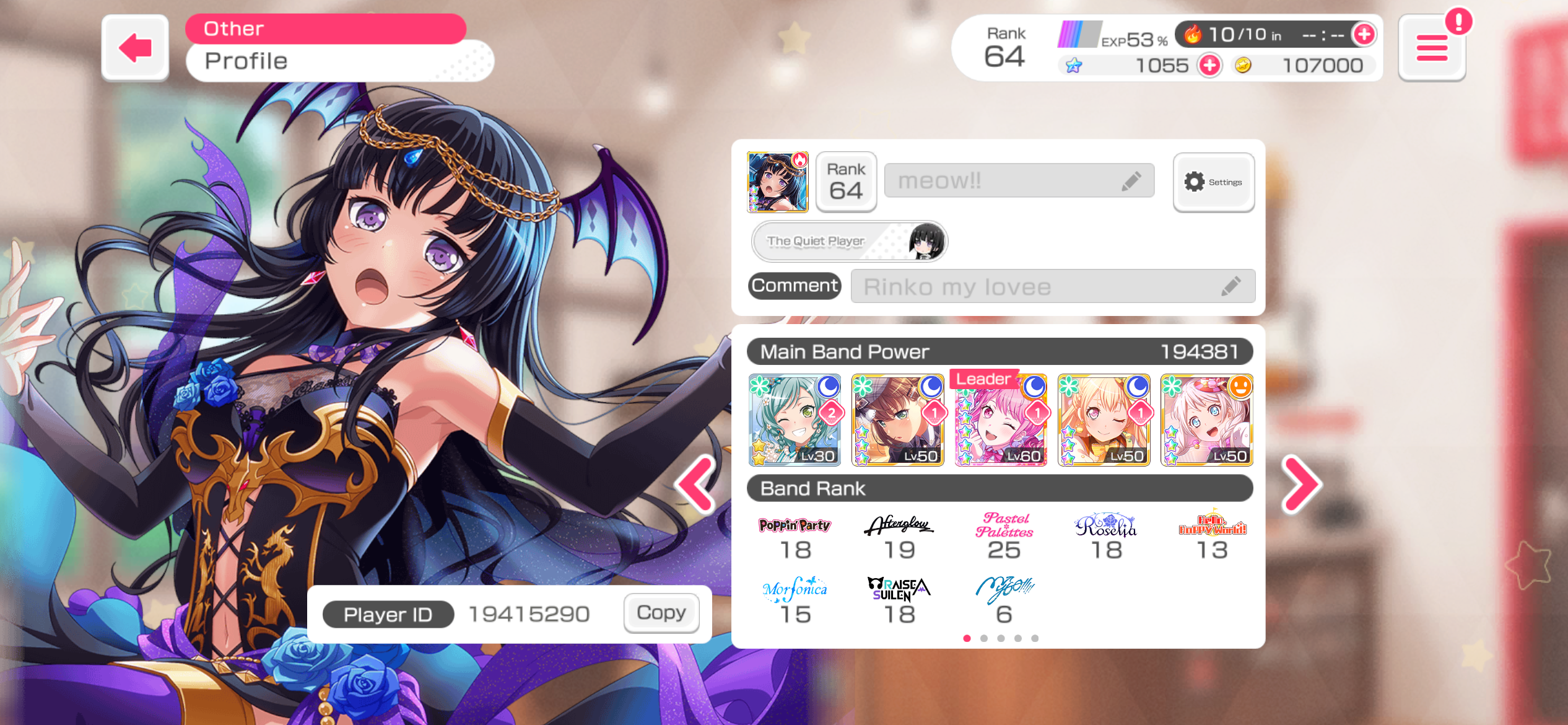1568x725 pixels.
Task: Open the hamburger menu with notification badge
Action: (x=1432, y=48)
